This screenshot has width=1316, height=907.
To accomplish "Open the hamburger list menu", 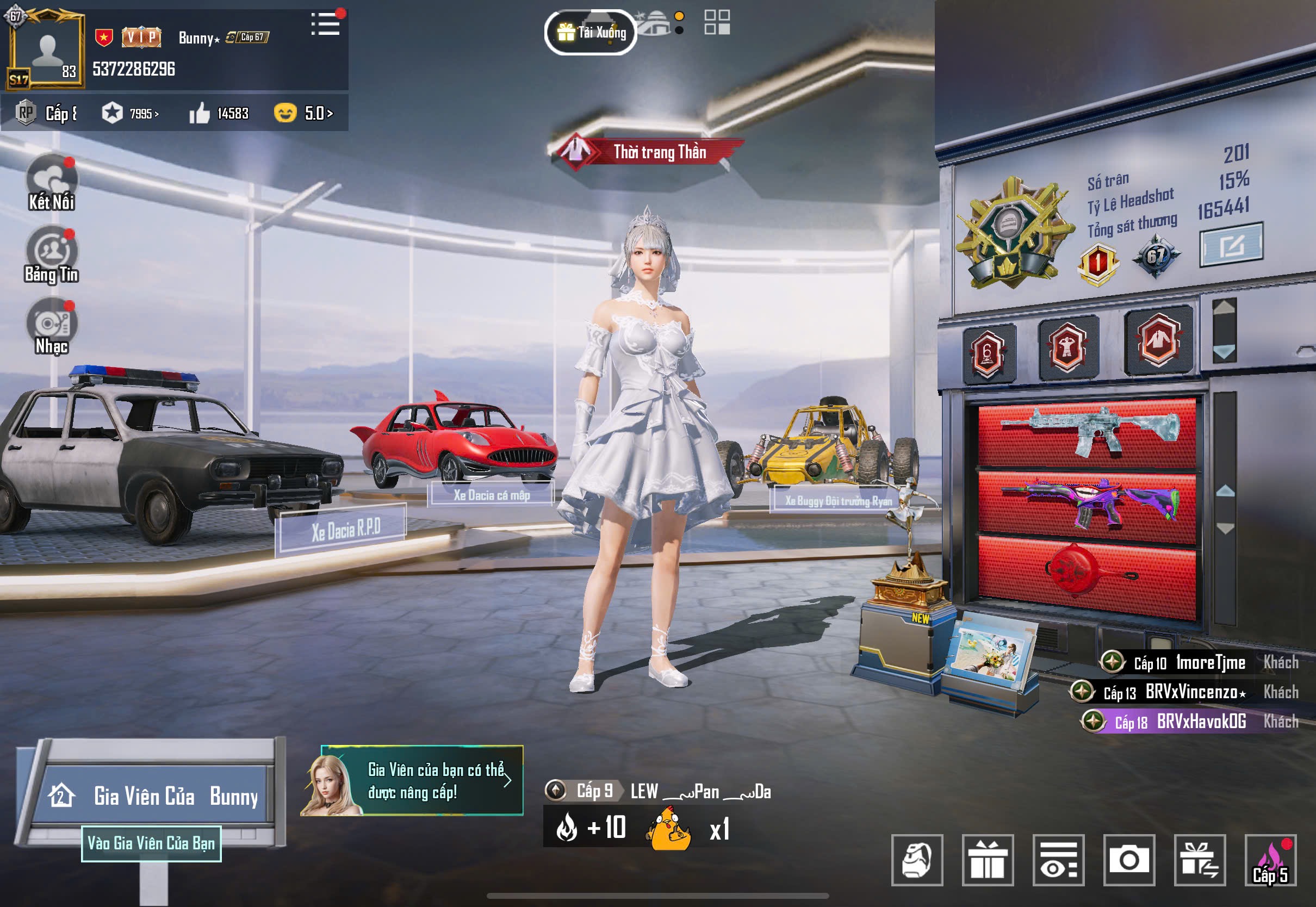I will coord(326,24).
